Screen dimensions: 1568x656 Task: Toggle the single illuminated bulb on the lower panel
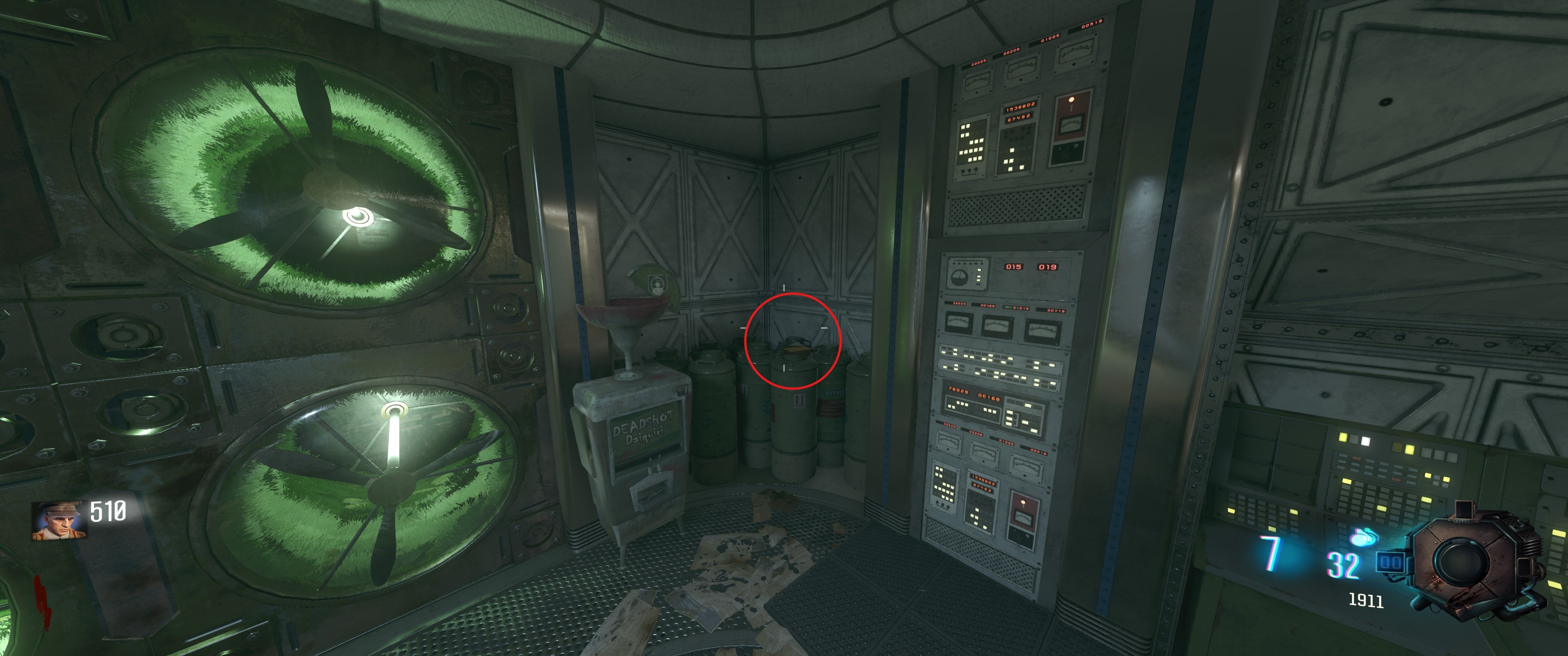point(1022,502)
